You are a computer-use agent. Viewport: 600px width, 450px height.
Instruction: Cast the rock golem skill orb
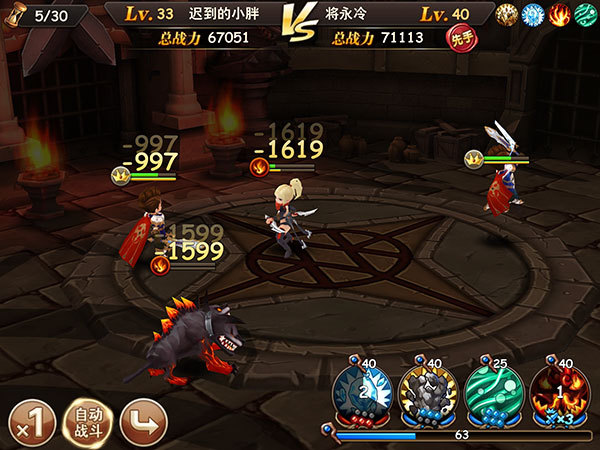(x=425, y=396)
